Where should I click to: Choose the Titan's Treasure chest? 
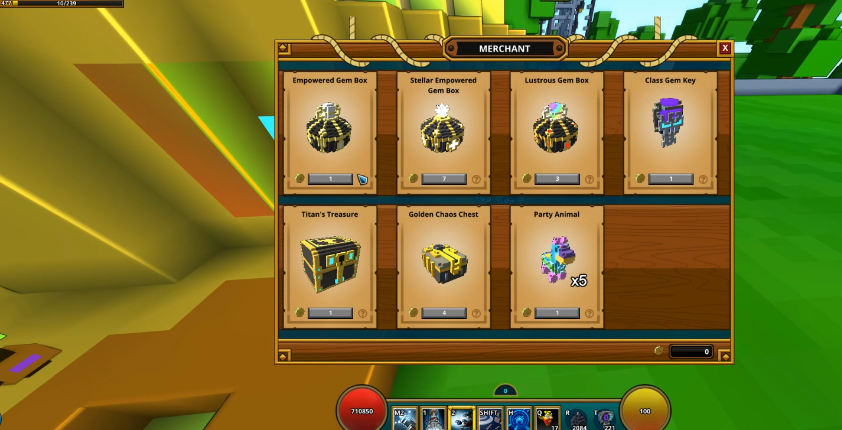tap(330, 262)
